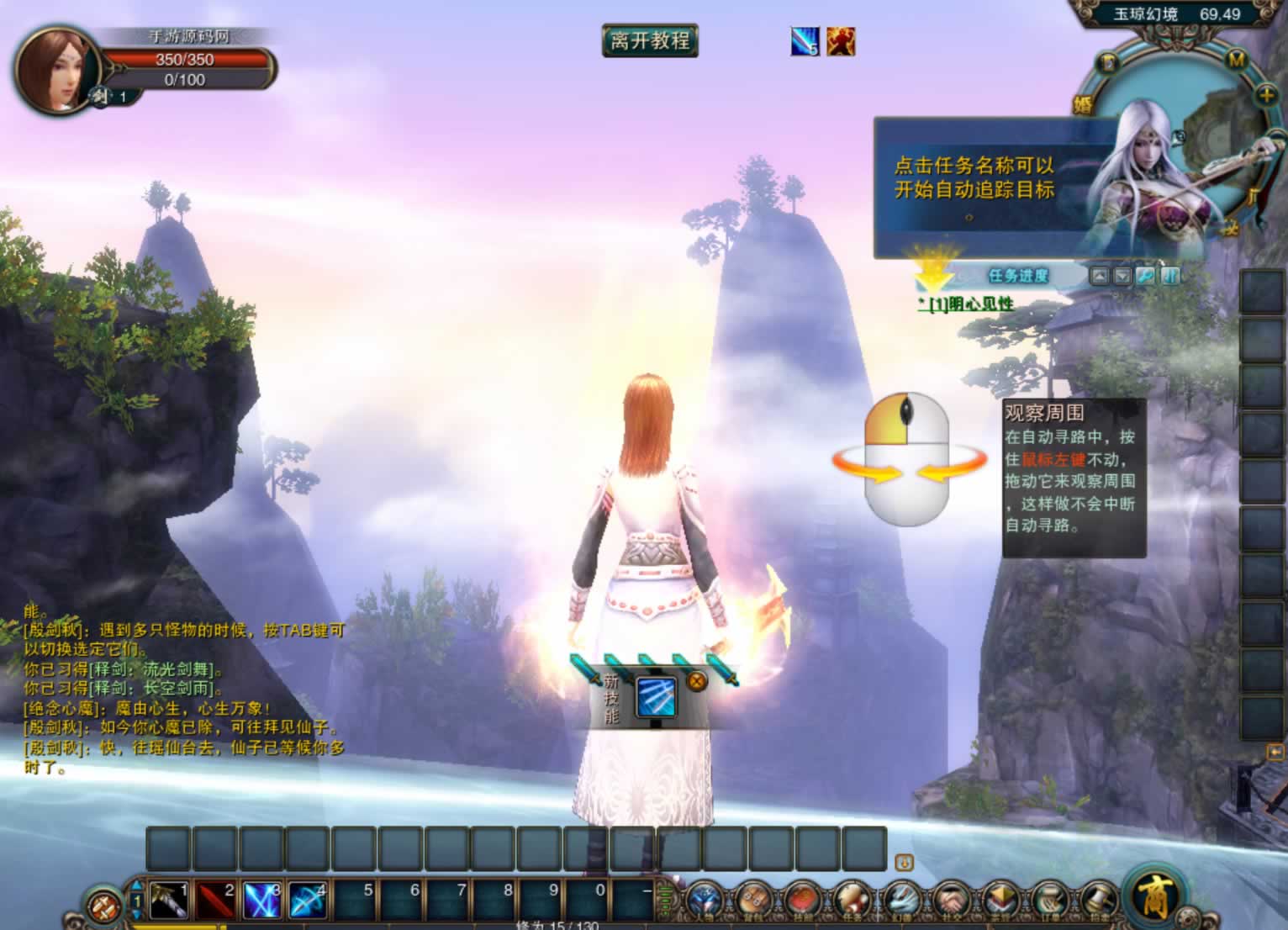The image size is (1288, 930).
Task: Click the 婚 marriage icon by minimap
Action: click(1083, 104)
